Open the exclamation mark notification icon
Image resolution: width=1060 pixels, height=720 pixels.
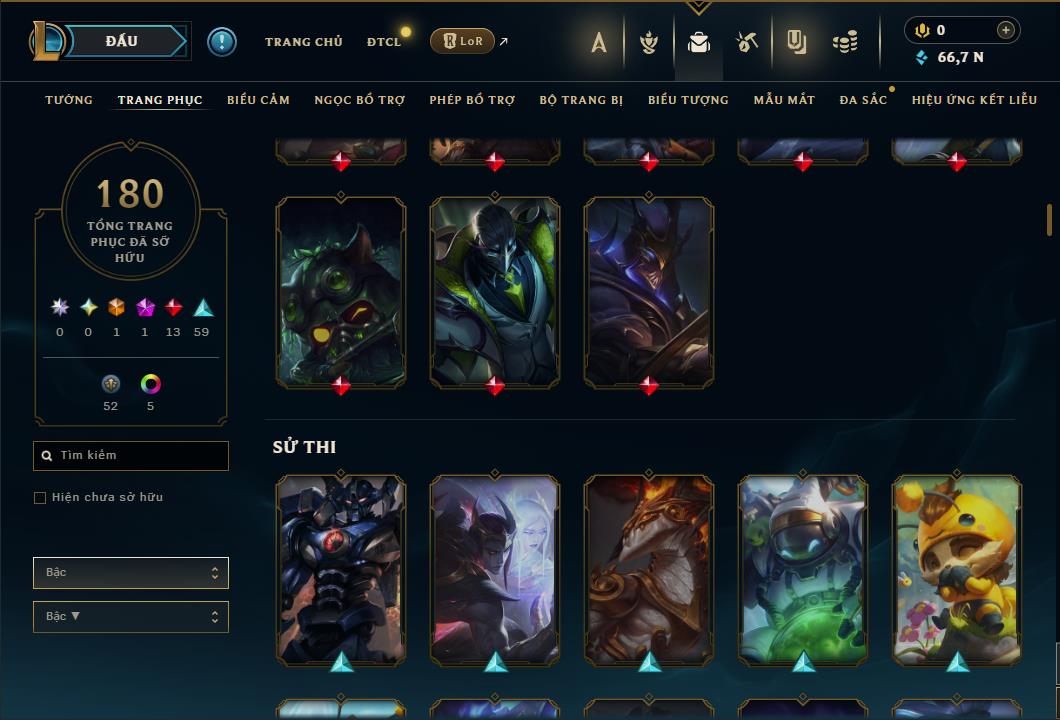point(222,41)
